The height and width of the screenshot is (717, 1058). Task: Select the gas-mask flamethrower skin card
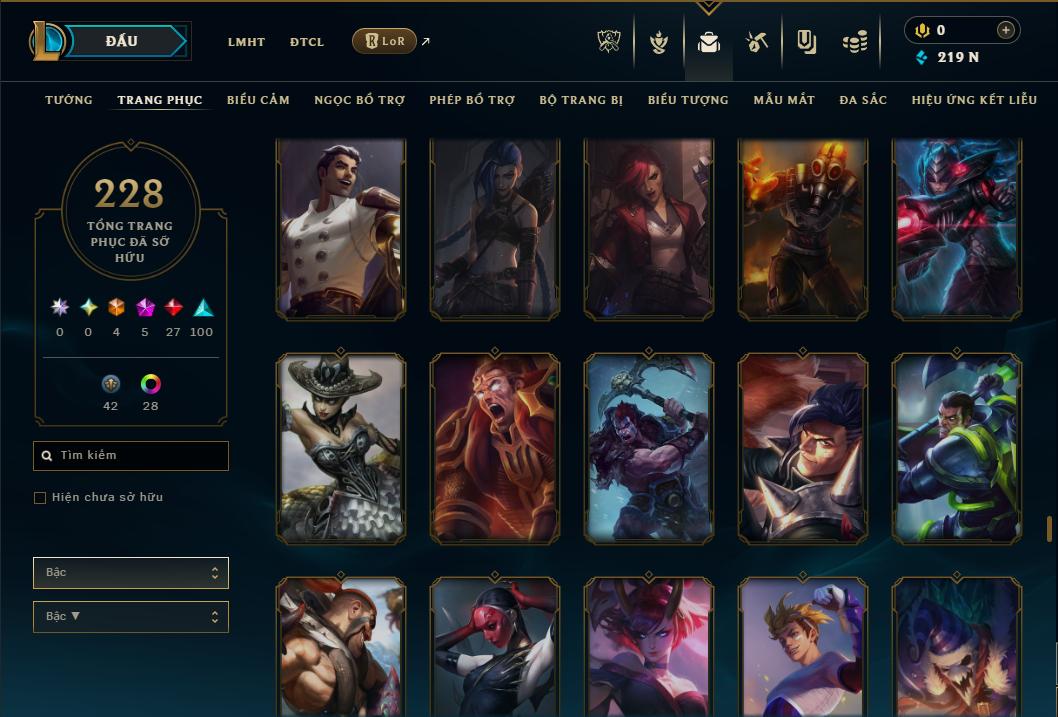point(803,229)
